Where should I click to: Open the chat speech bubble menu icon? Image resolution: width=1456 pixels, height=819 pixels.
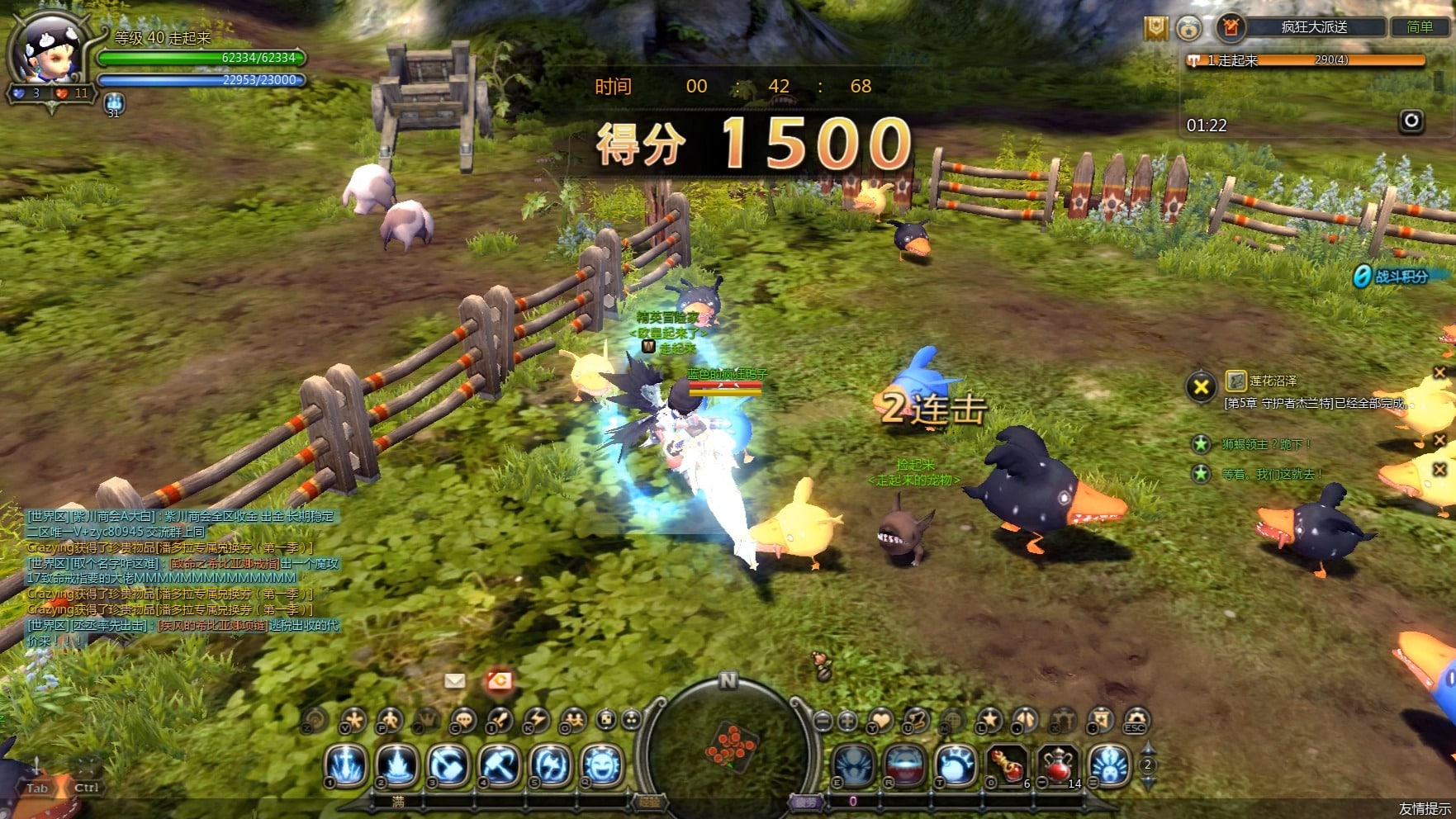463,721
